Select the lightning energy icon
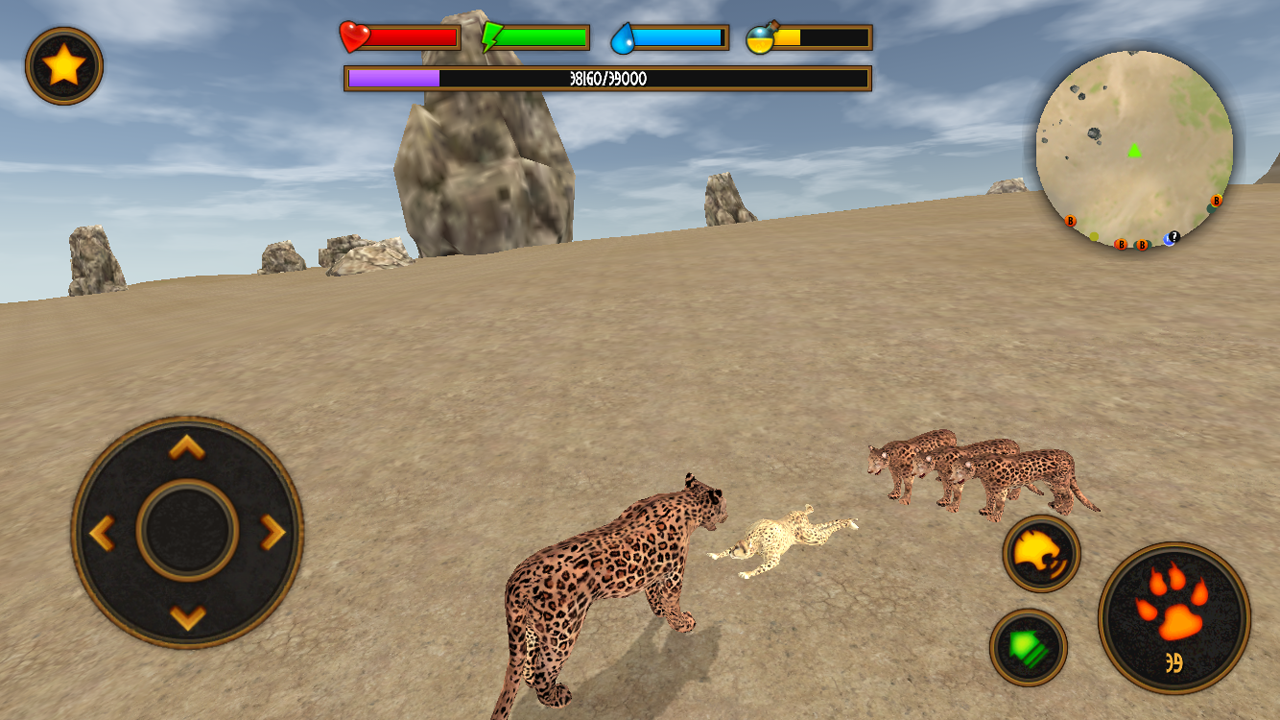 tap(491, 35)
